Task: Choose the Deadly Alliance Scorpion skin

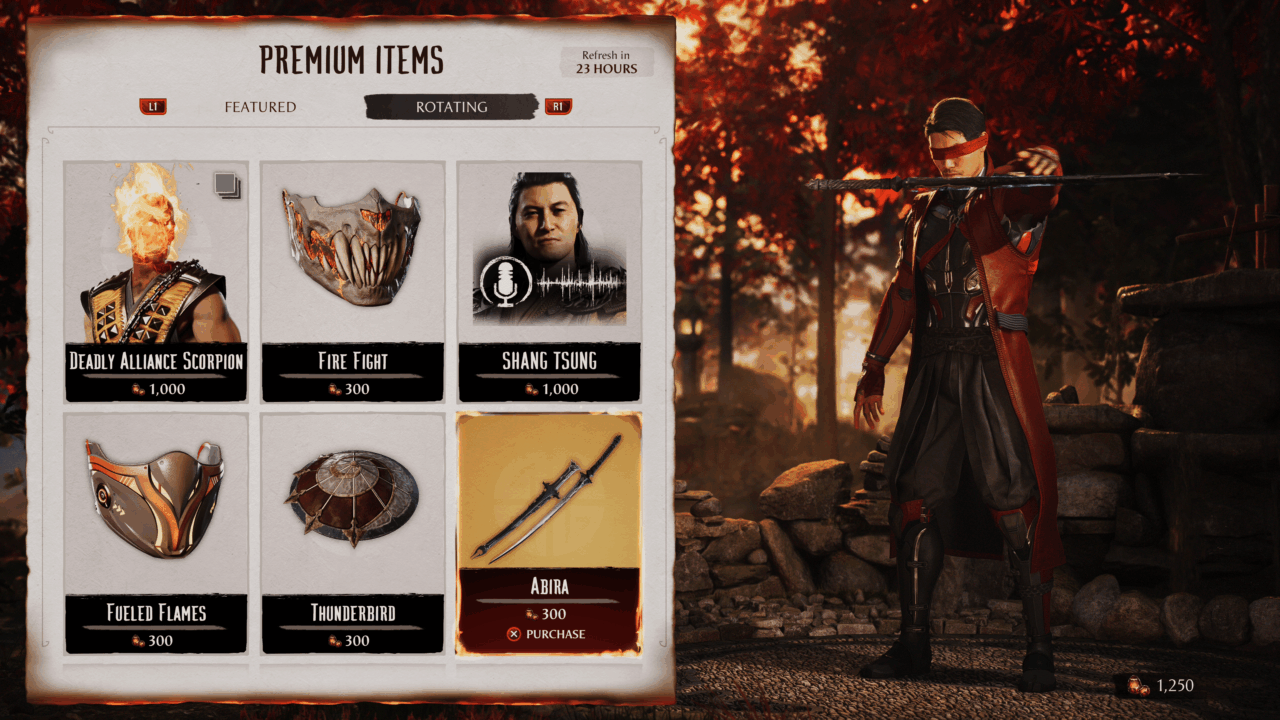Action: pyautogui.click(x=156, y=280)
